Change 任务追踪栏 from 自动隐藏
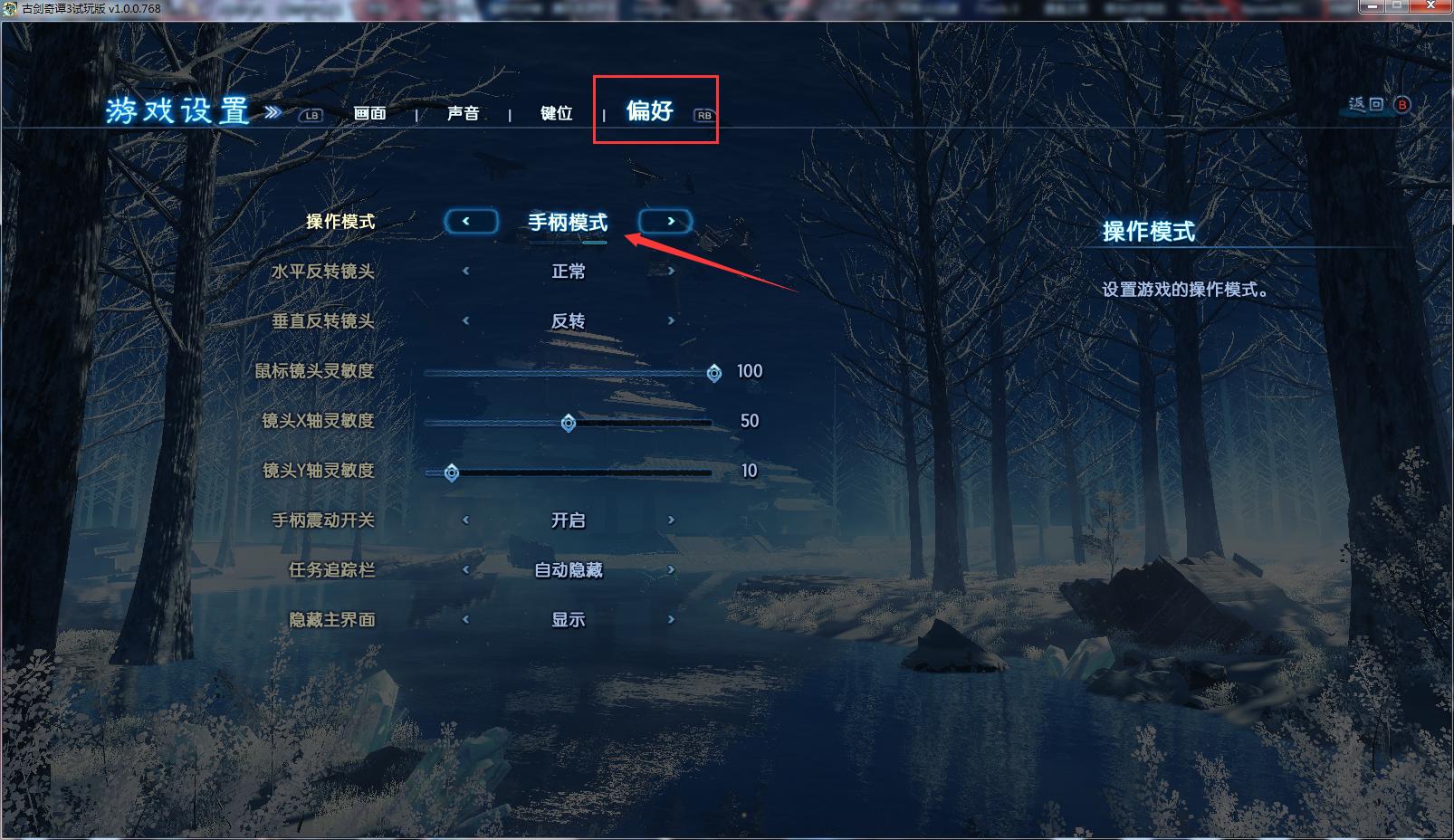Viewport: 1454px width, 840px height. (x=670, y=569)
